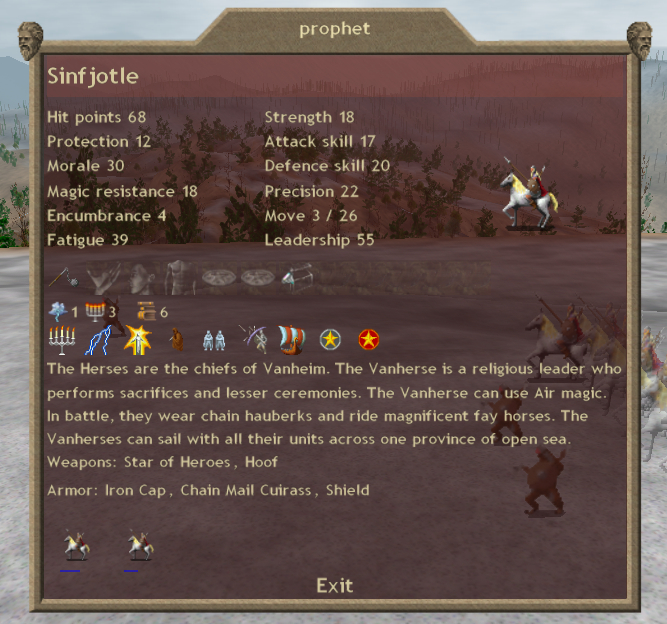Click the research scrolls icon showing 6

point(147,311)
